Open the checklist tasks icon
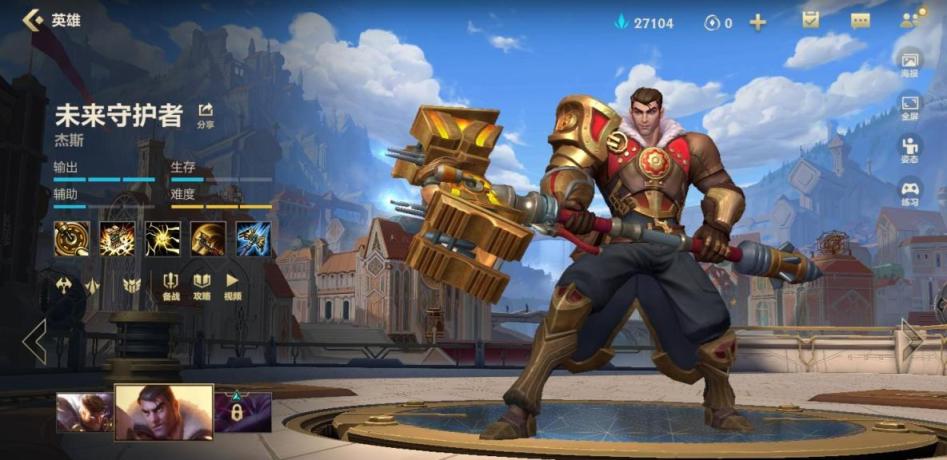The width and height of the screenshot is (947, 460). (810, 21)
